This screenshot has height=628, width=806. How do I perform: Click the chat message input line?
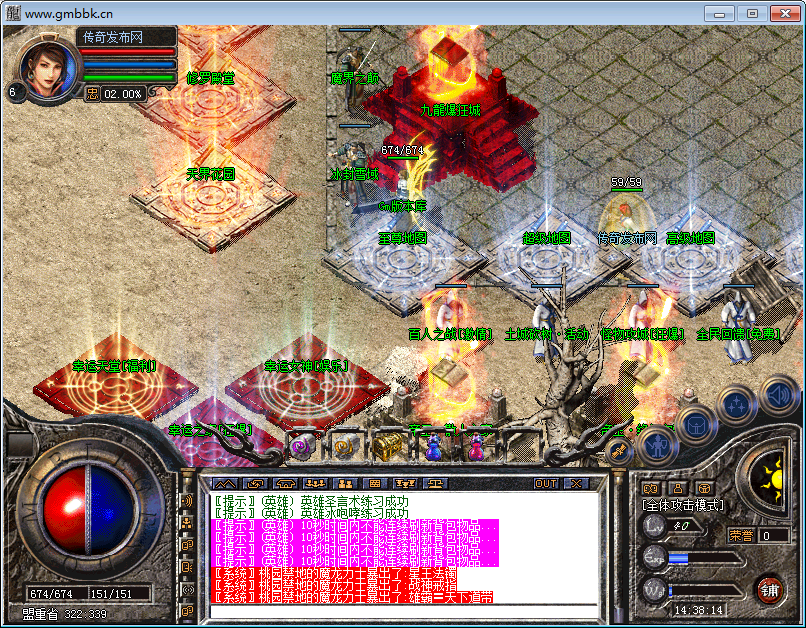pos(400,610)
